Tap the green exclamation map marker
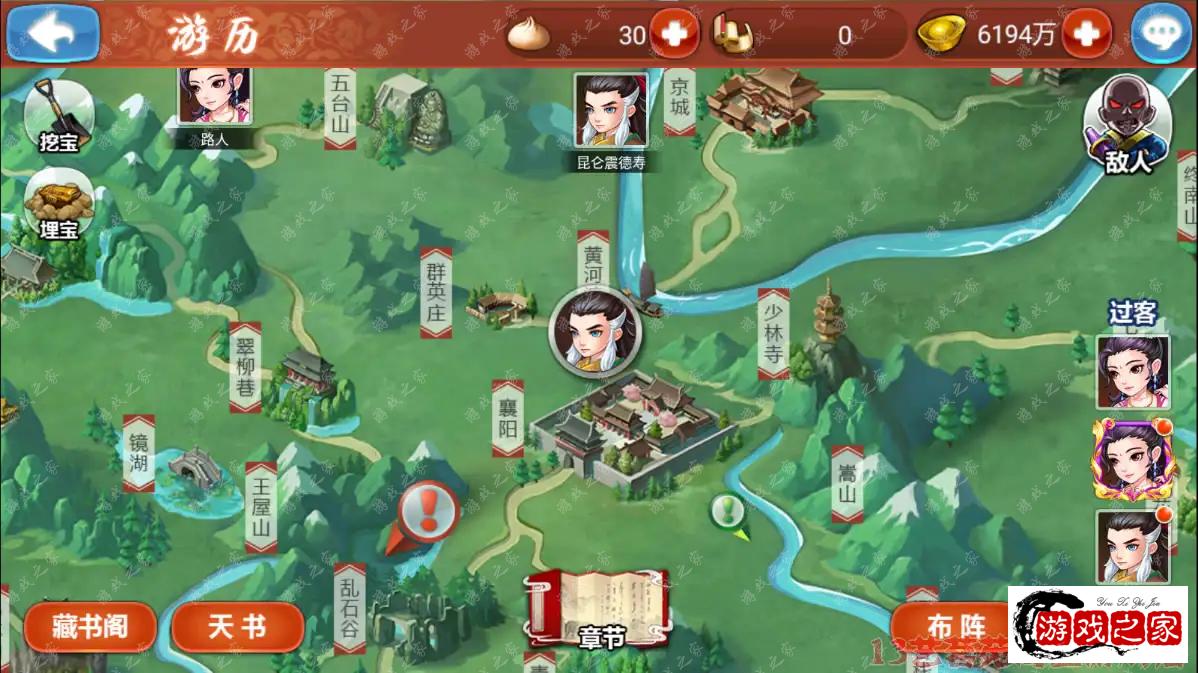 click(728, 511)
